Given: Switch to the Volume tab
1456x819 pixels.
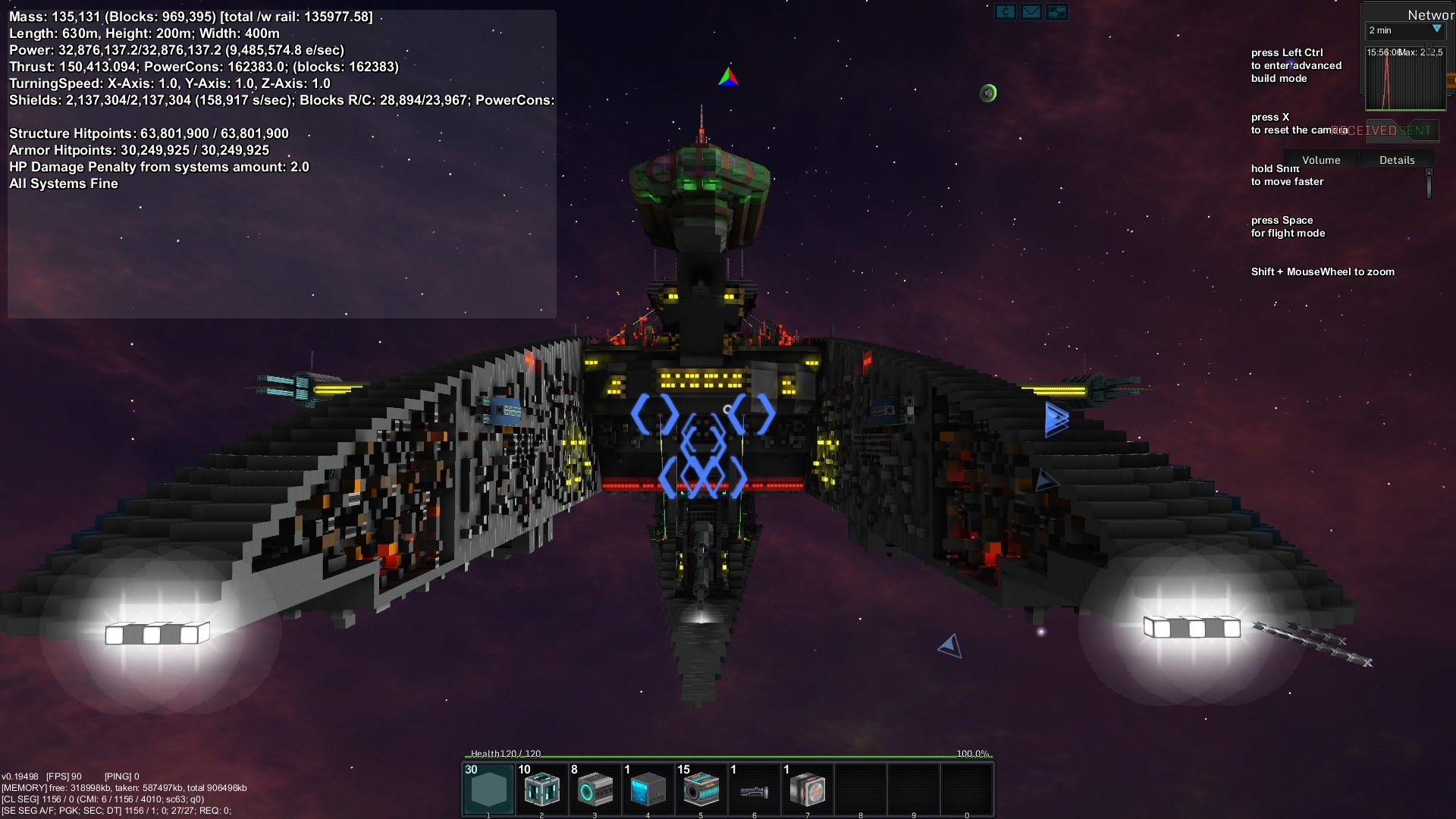Looking at the screenshot, I should pos(1321,160).
